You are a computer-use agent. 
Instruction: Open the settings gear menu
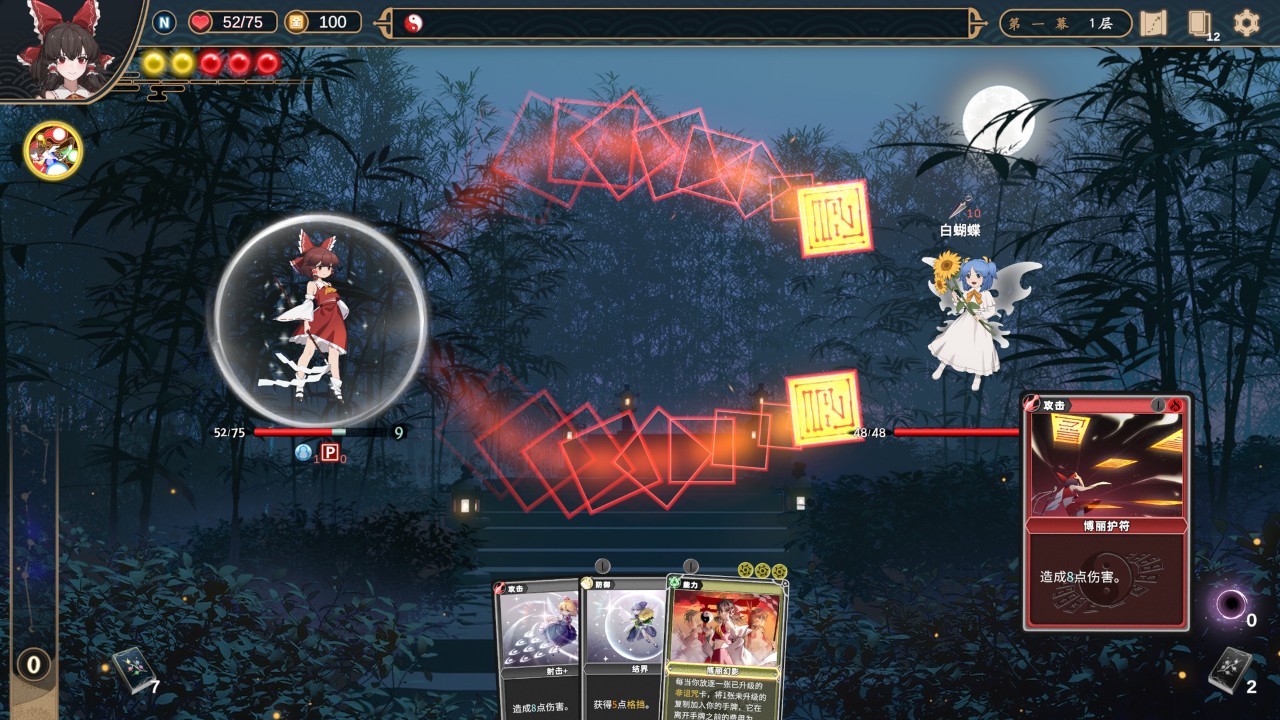coord(1246,23)
